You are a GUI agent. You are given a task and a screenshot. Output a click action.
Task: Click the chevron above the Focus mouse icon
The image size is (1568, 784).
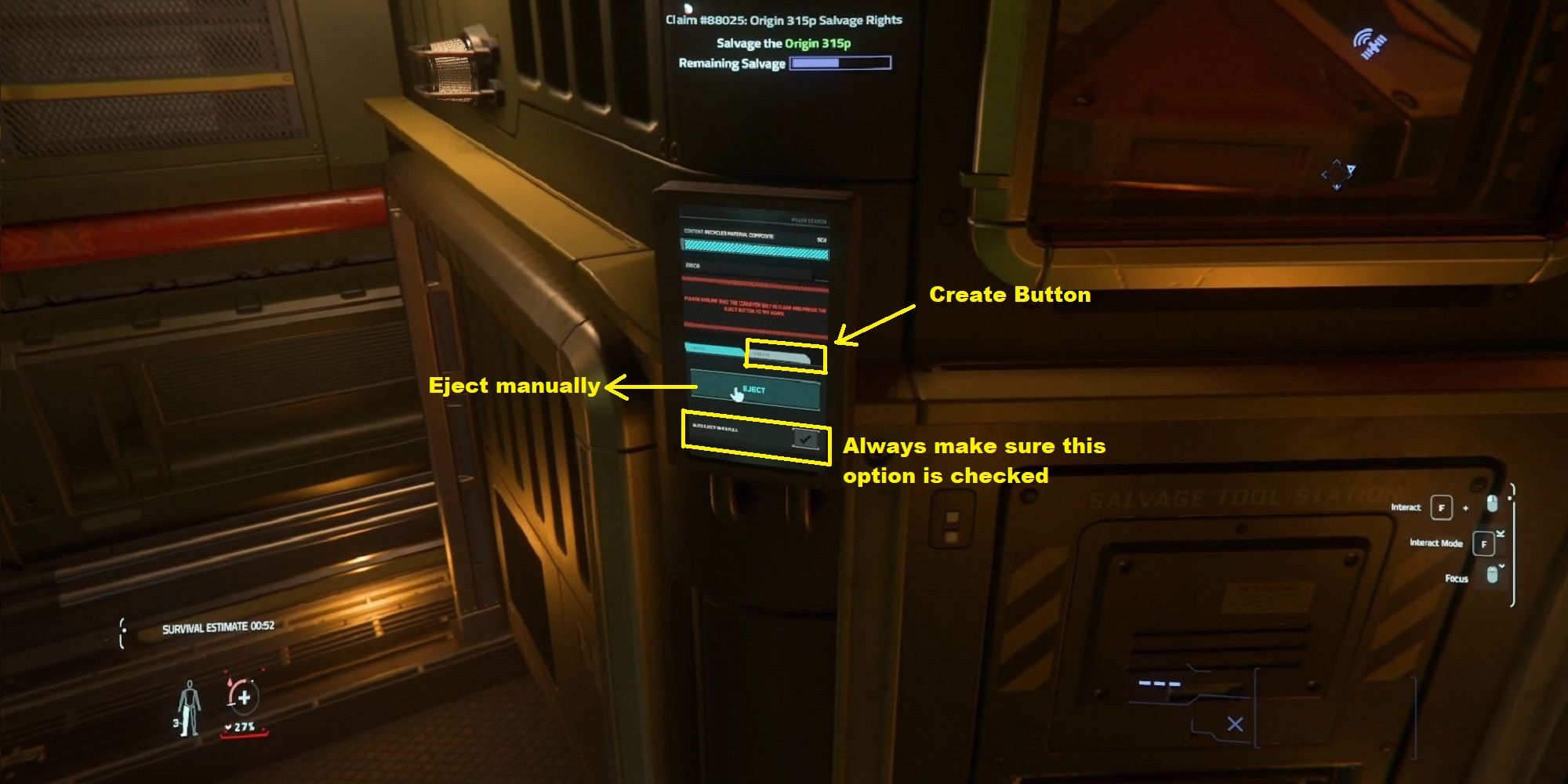coord(1501,566)
